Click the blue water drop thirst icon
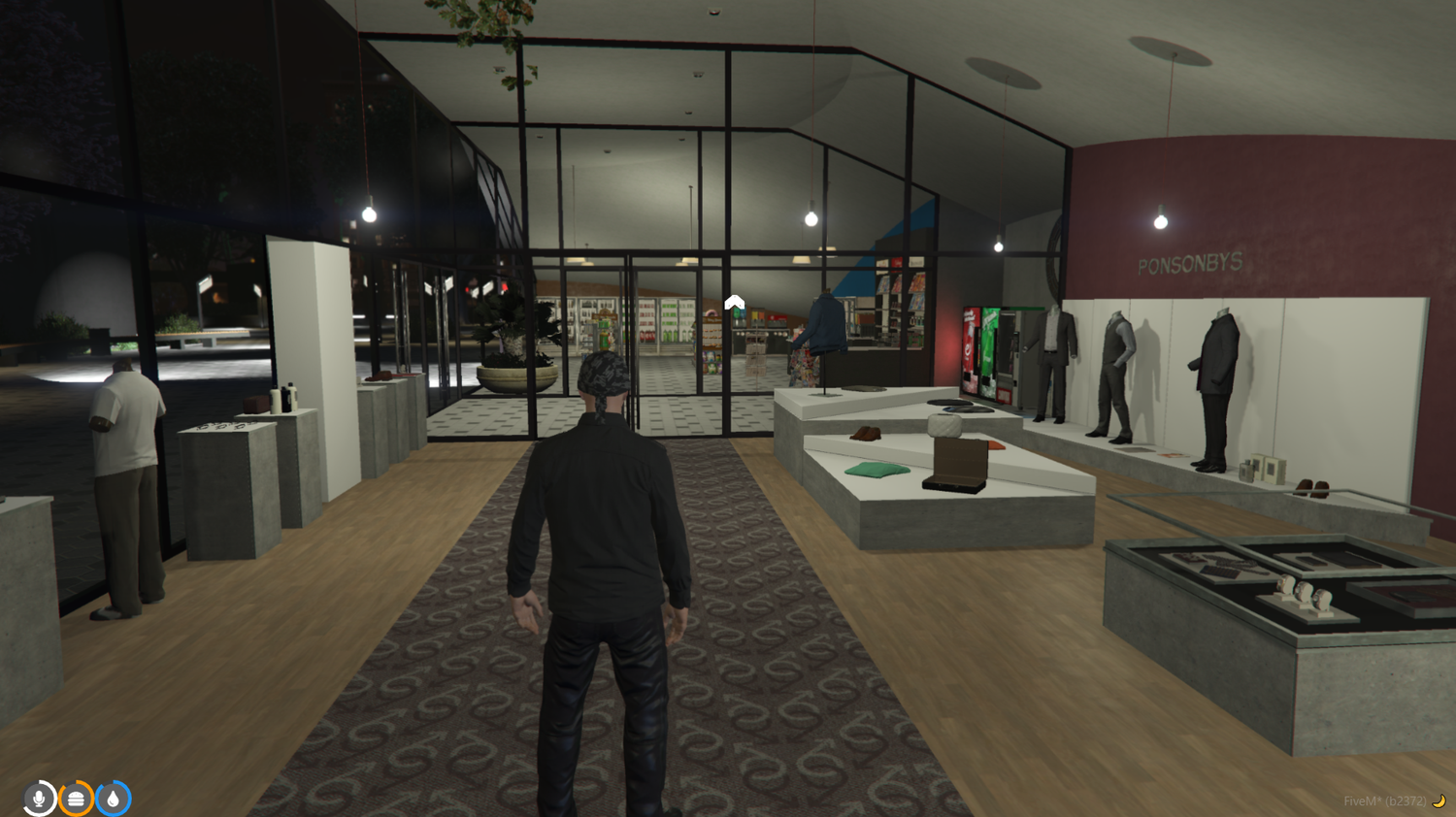This screenshot has height=817, width=1456. tap(114, 797)
